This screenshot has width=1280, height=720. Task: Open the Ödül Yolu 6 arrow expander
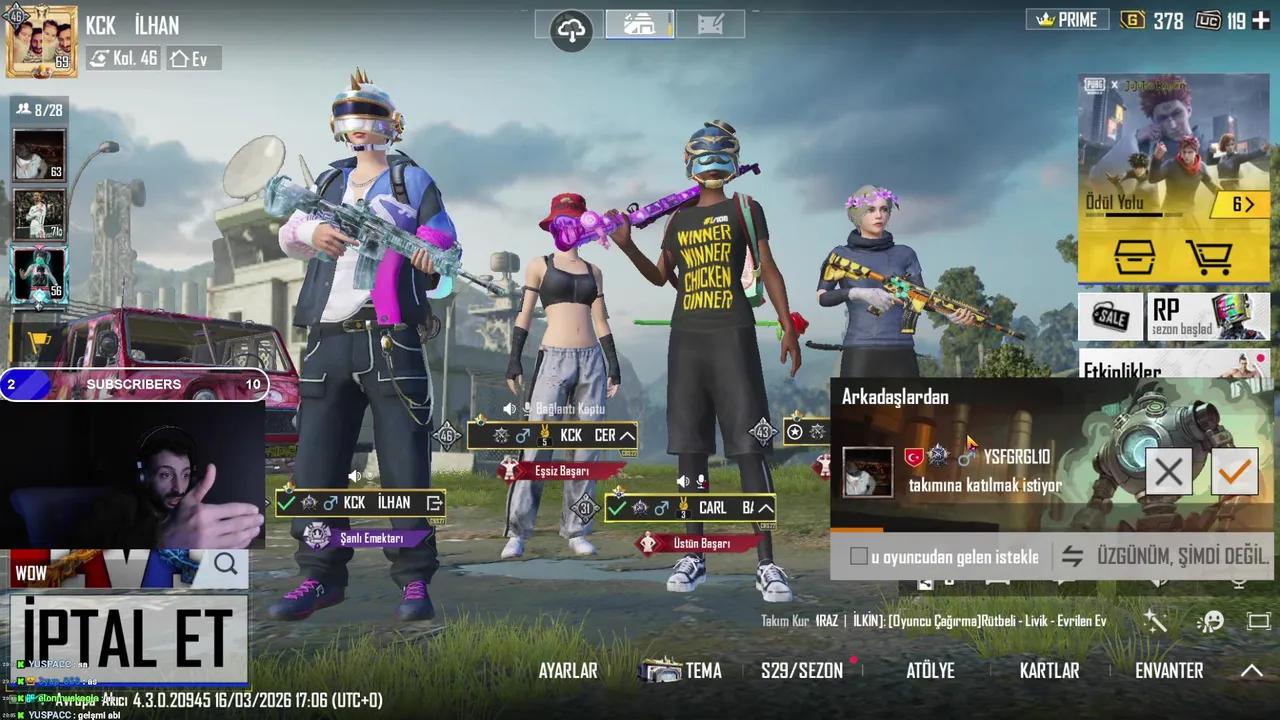coord(1243,204)
